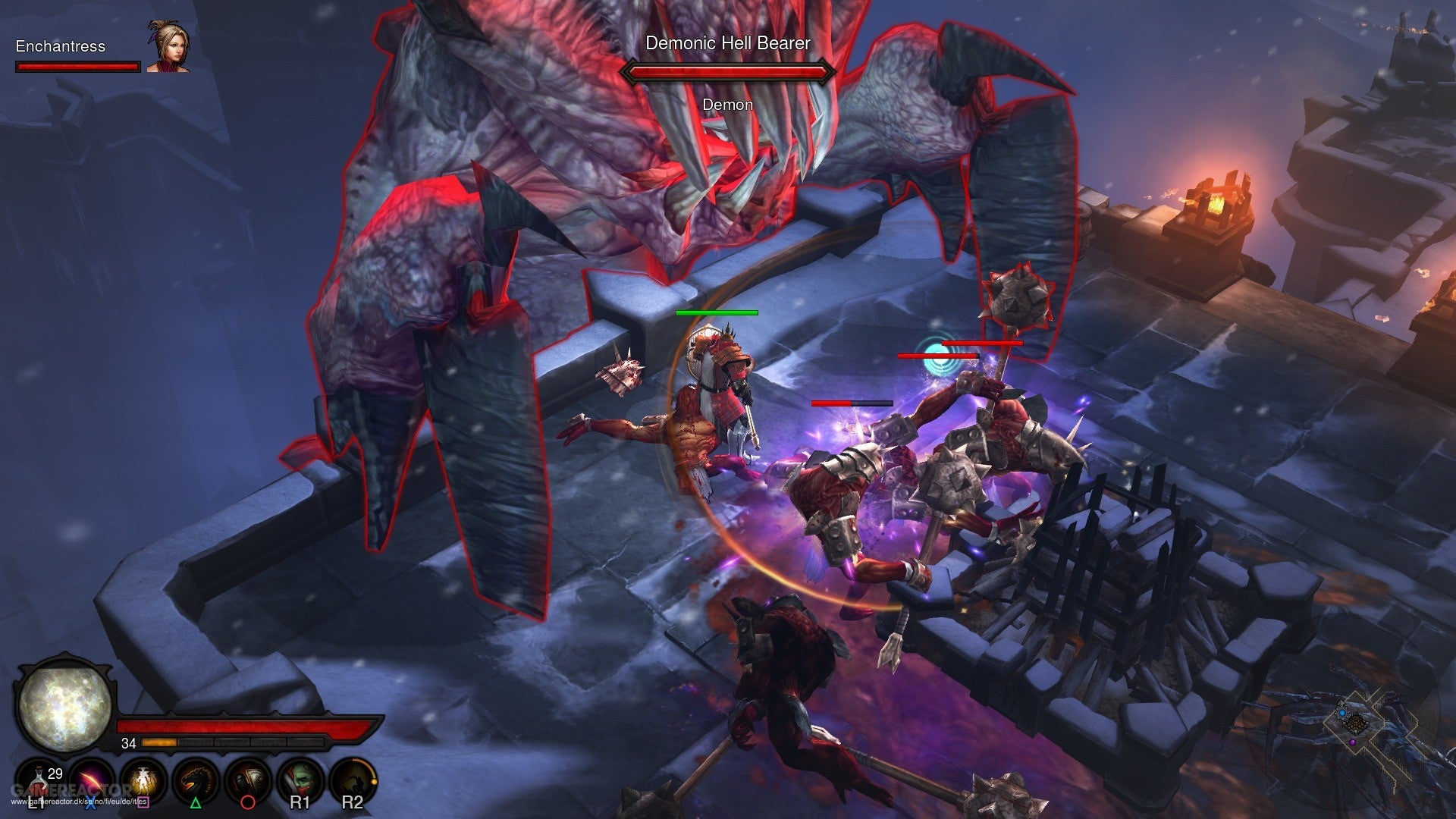Click the health potion icon on the action bar
The width and height of the screenshot is (1456, 819).
pos(38,780)
